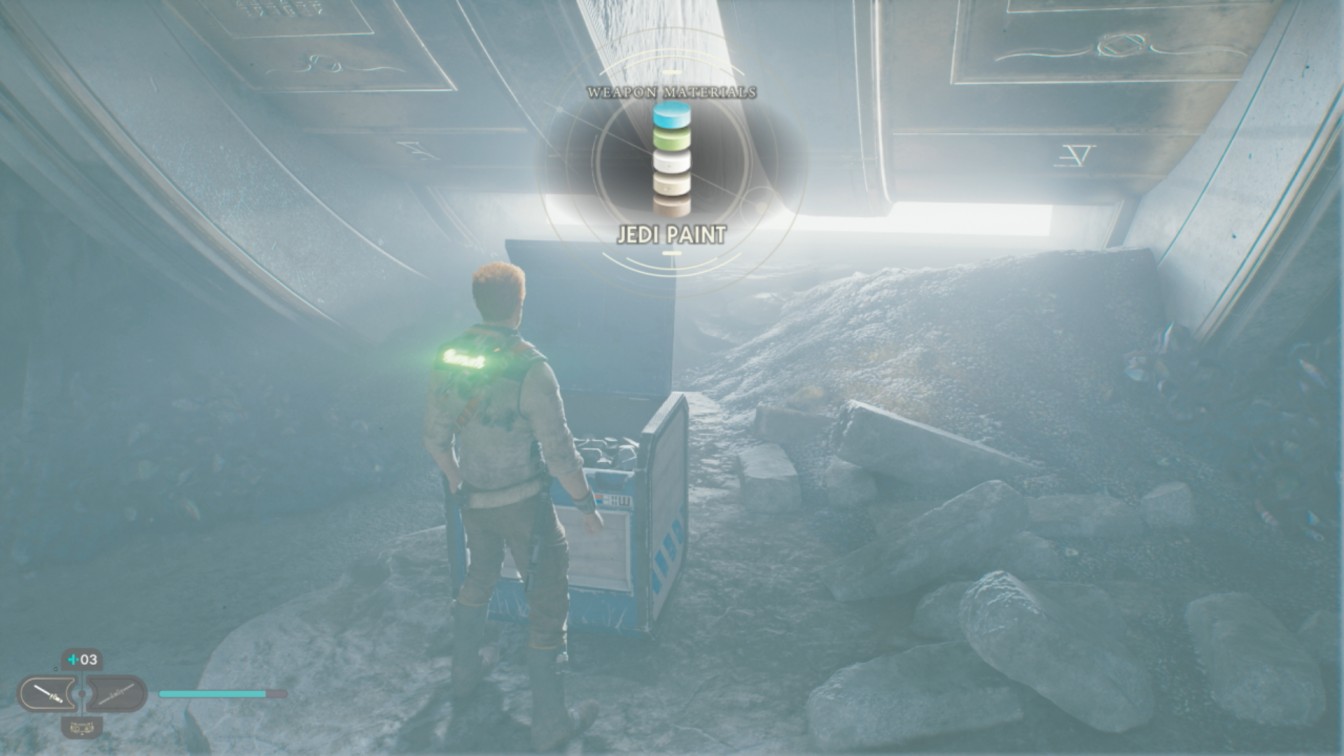Click the BD-1 droid icon below the stances

(82, 727)
